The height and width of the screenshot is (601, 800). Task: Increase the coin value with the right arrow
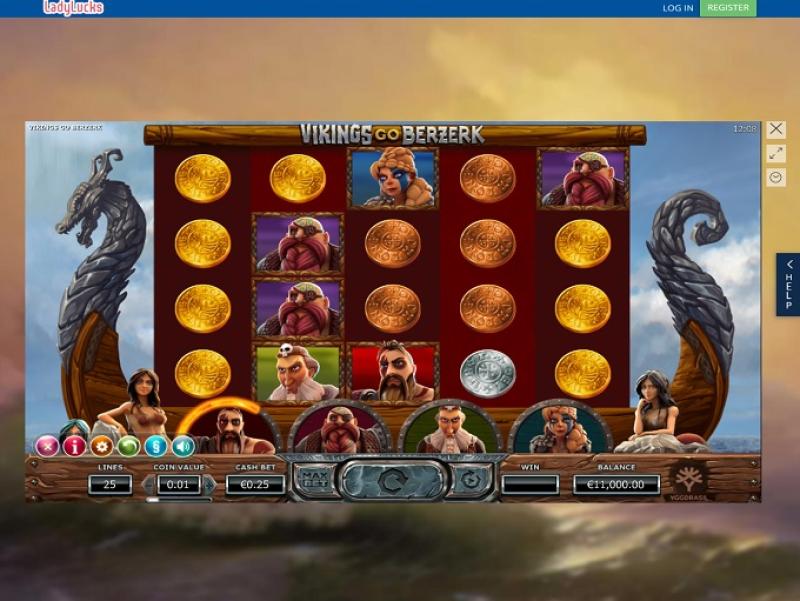coord(208,485)
